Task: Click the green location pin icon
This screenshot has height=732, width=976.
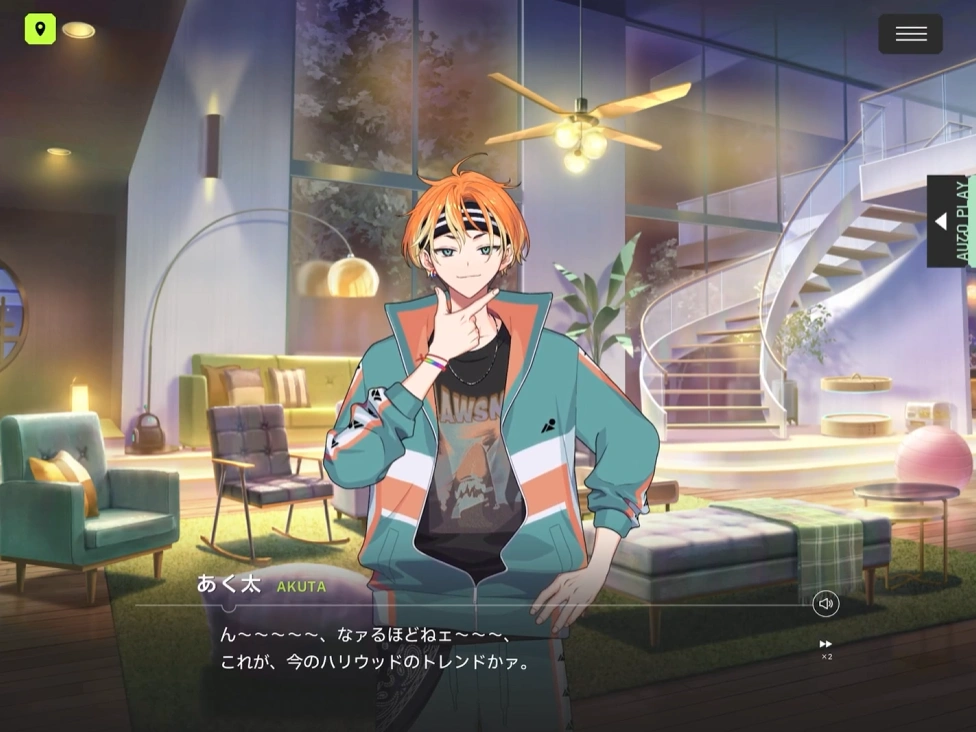Action: (x=40, y=29)
